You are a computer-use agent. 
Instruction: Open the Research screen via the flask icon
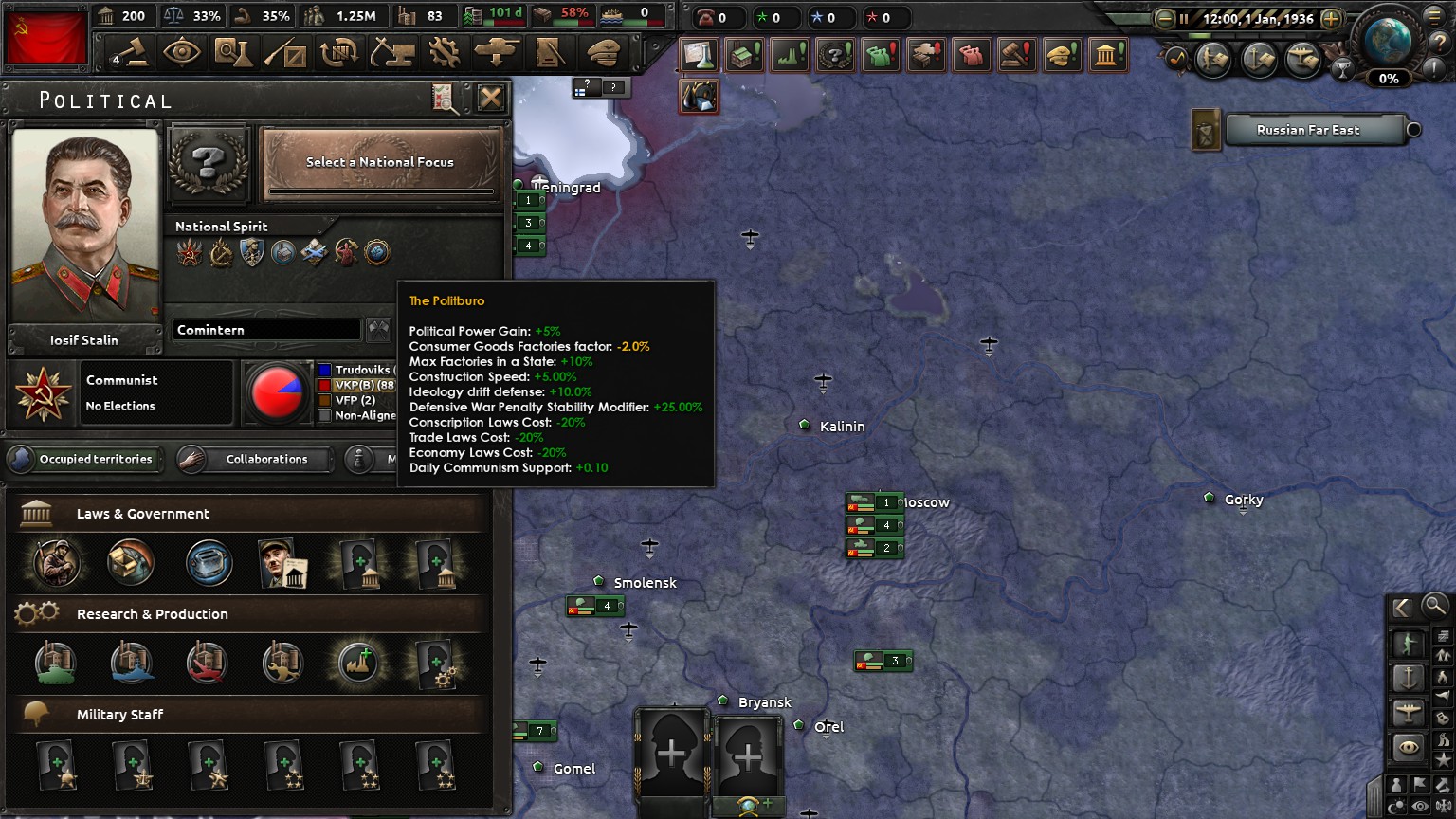pyautogui.click(x=234, y=52)
